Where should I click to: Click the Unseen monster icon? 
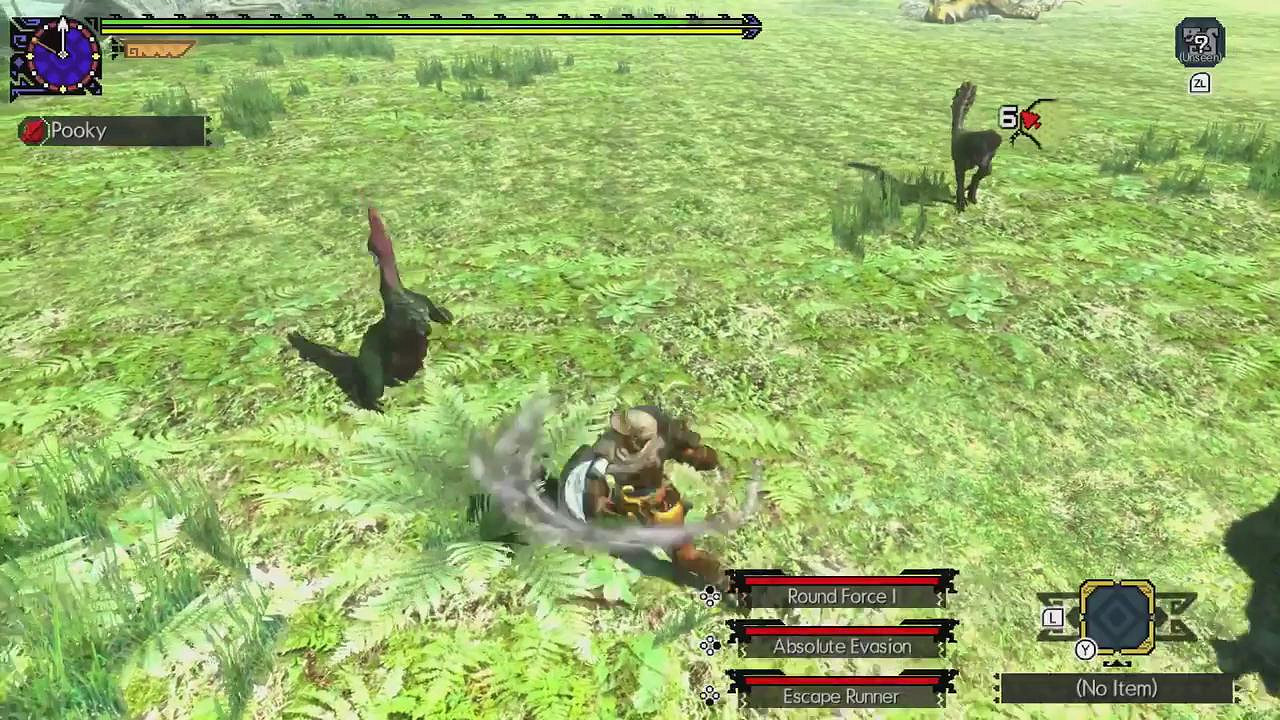tap(1200, 42)
